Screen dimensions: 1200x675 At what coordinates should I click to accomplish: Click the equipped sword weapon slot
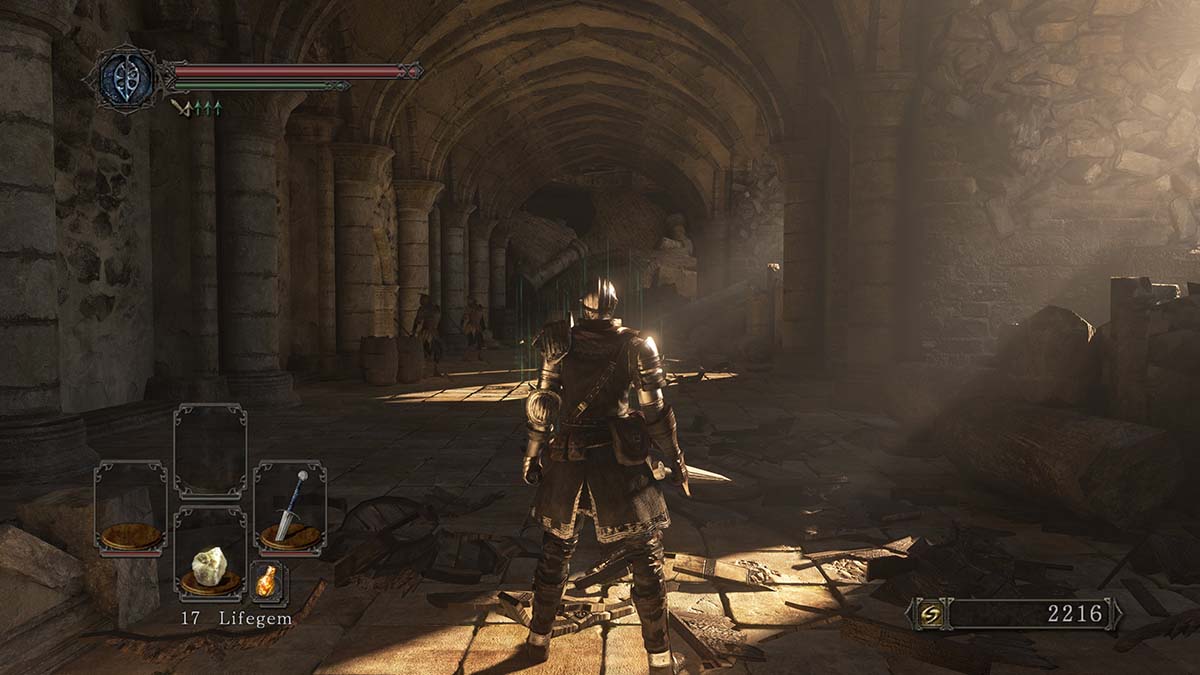click(289, 508)
